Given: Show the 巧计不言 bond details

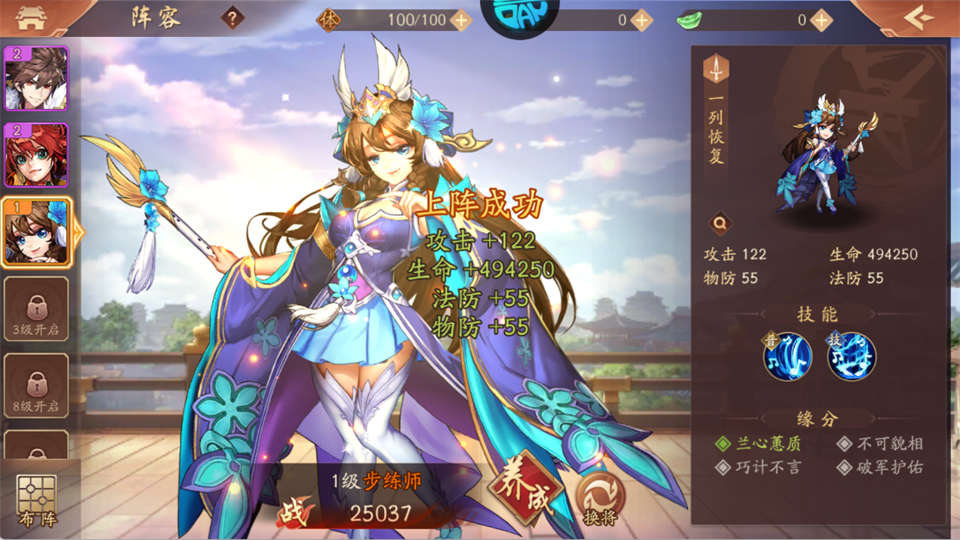Looking at the screenshot, I should [758, 467].
